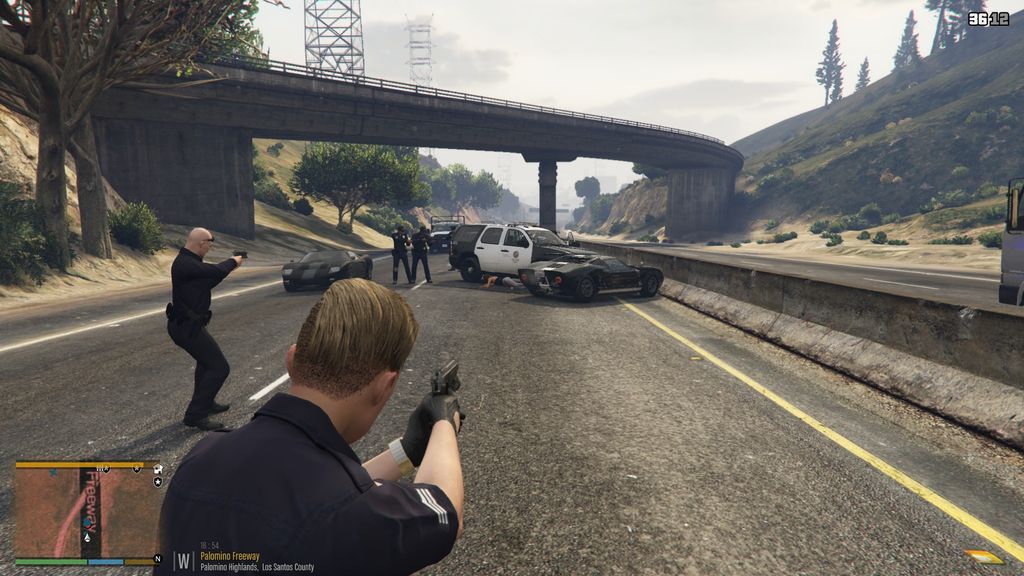Click the orange diamond-shaped HUD icon
This screenshot has width=1024, height=576.
point(984,556)
